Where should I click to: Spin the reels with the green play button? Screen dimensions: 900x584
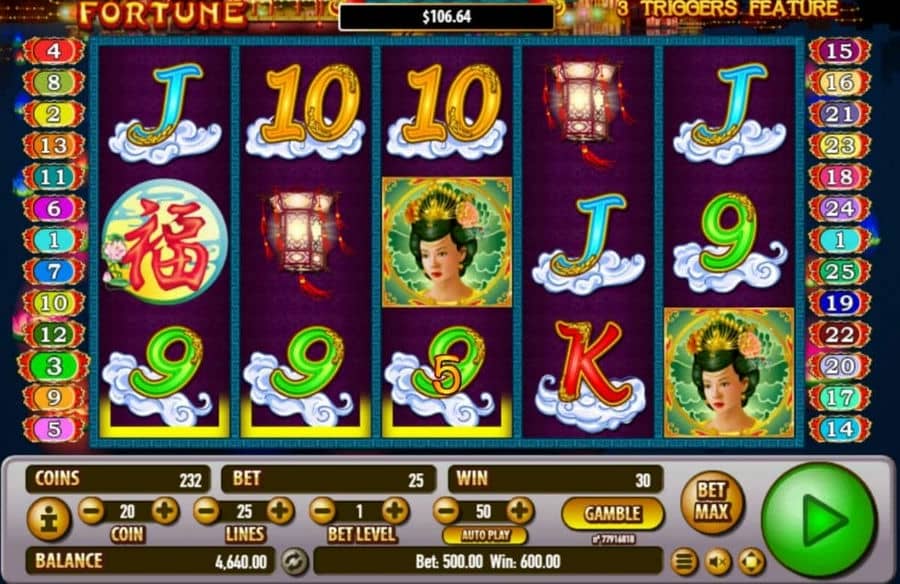(x=818, y=519)
